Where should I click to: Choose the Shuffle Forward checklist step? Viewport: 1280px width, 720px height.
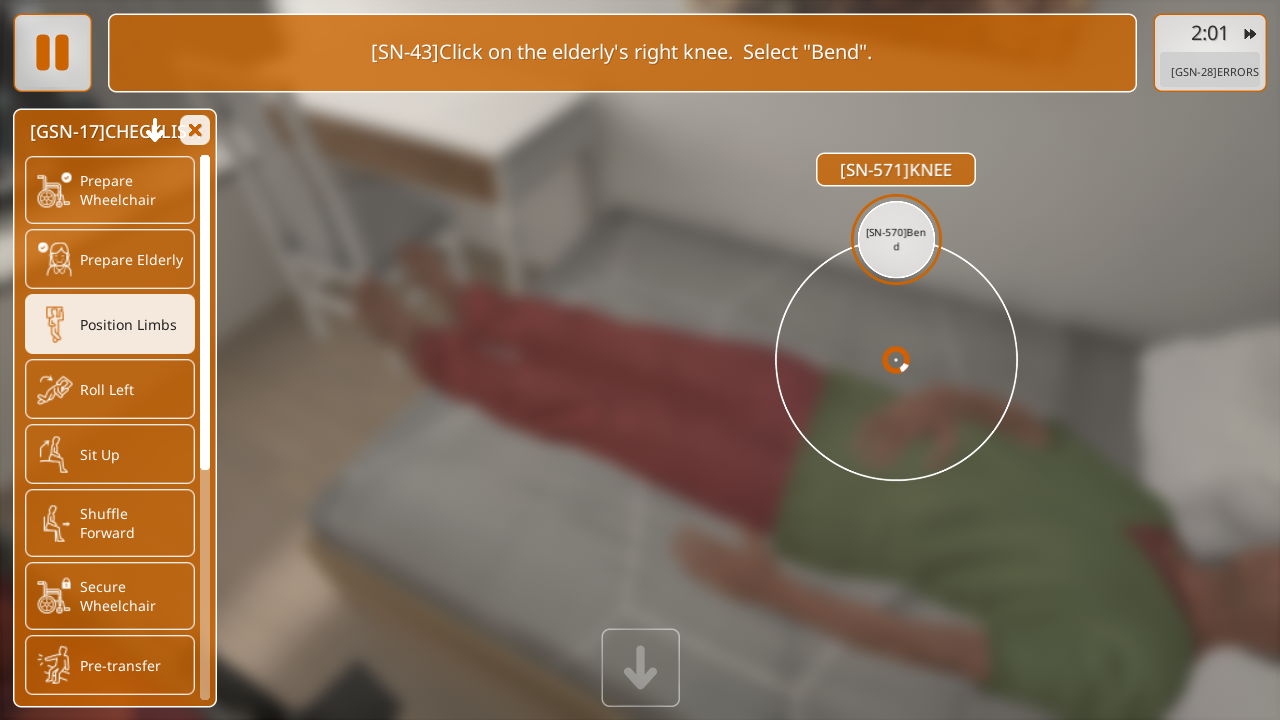coord(110,523)
